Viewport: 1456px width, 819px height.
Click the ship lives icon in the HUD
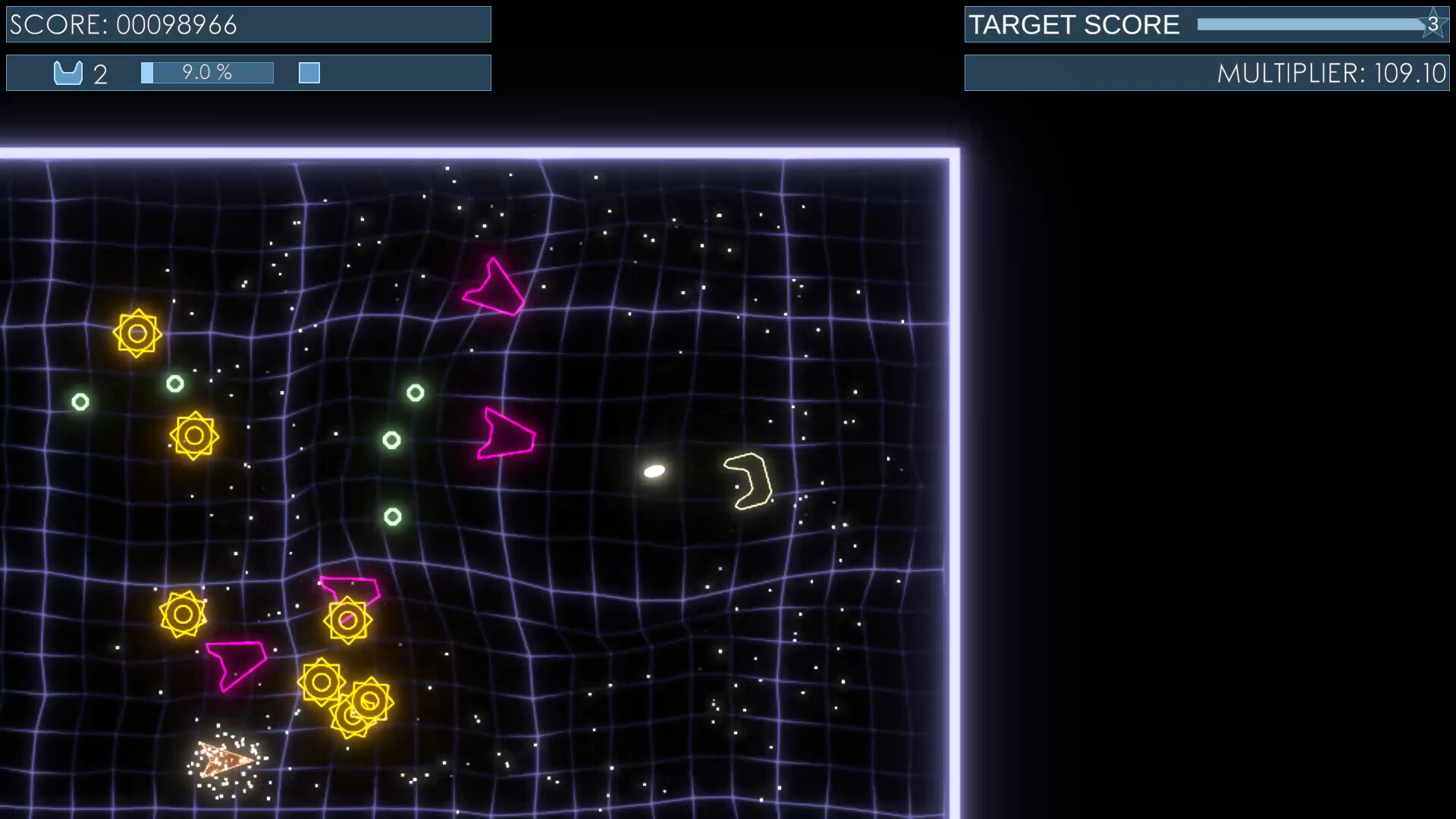68,73
